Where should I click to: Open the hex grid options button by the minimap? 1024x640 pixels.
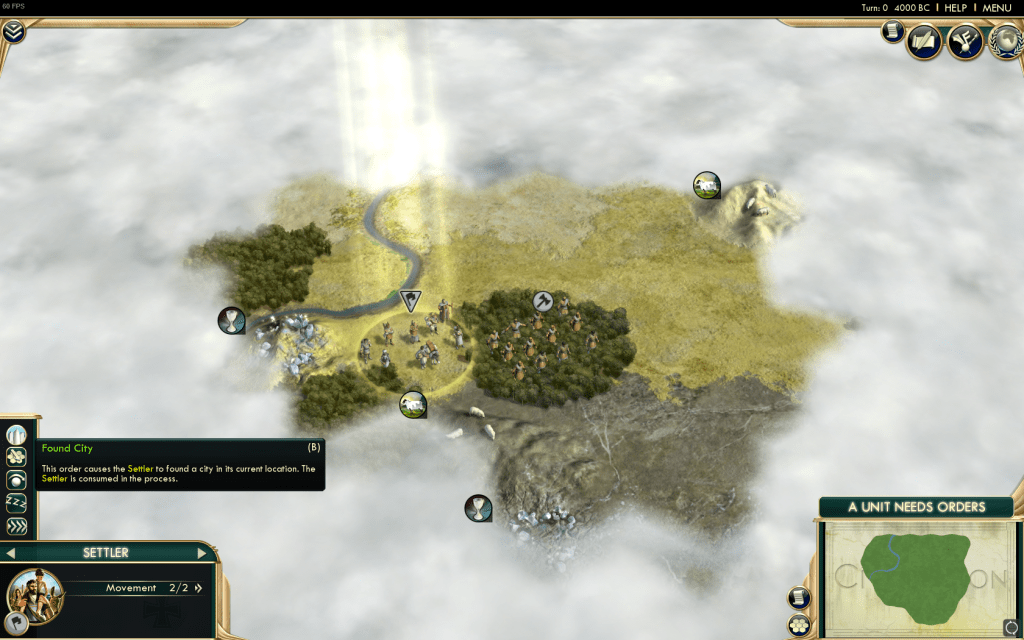pos(799,626)
